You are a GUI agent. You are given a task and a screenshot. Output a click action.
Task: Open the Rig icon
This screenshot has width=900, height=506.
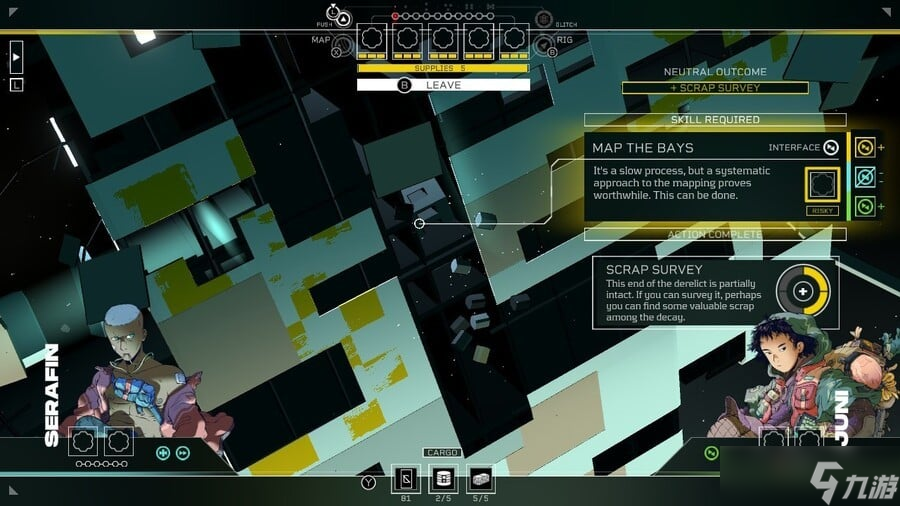tap(544, 45)
